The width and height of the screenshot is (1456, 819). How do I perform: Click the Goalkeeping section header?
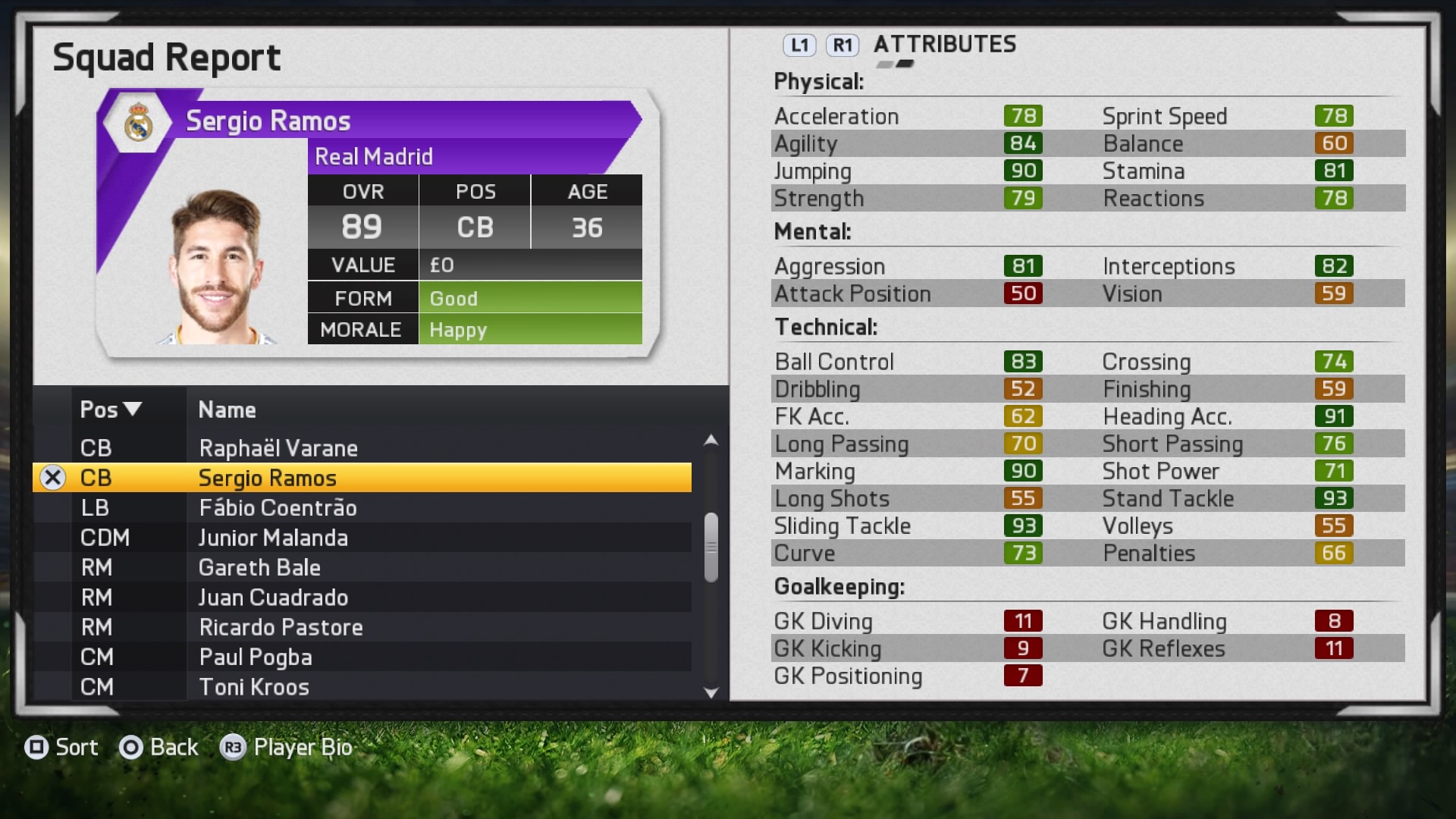point(839,585)
